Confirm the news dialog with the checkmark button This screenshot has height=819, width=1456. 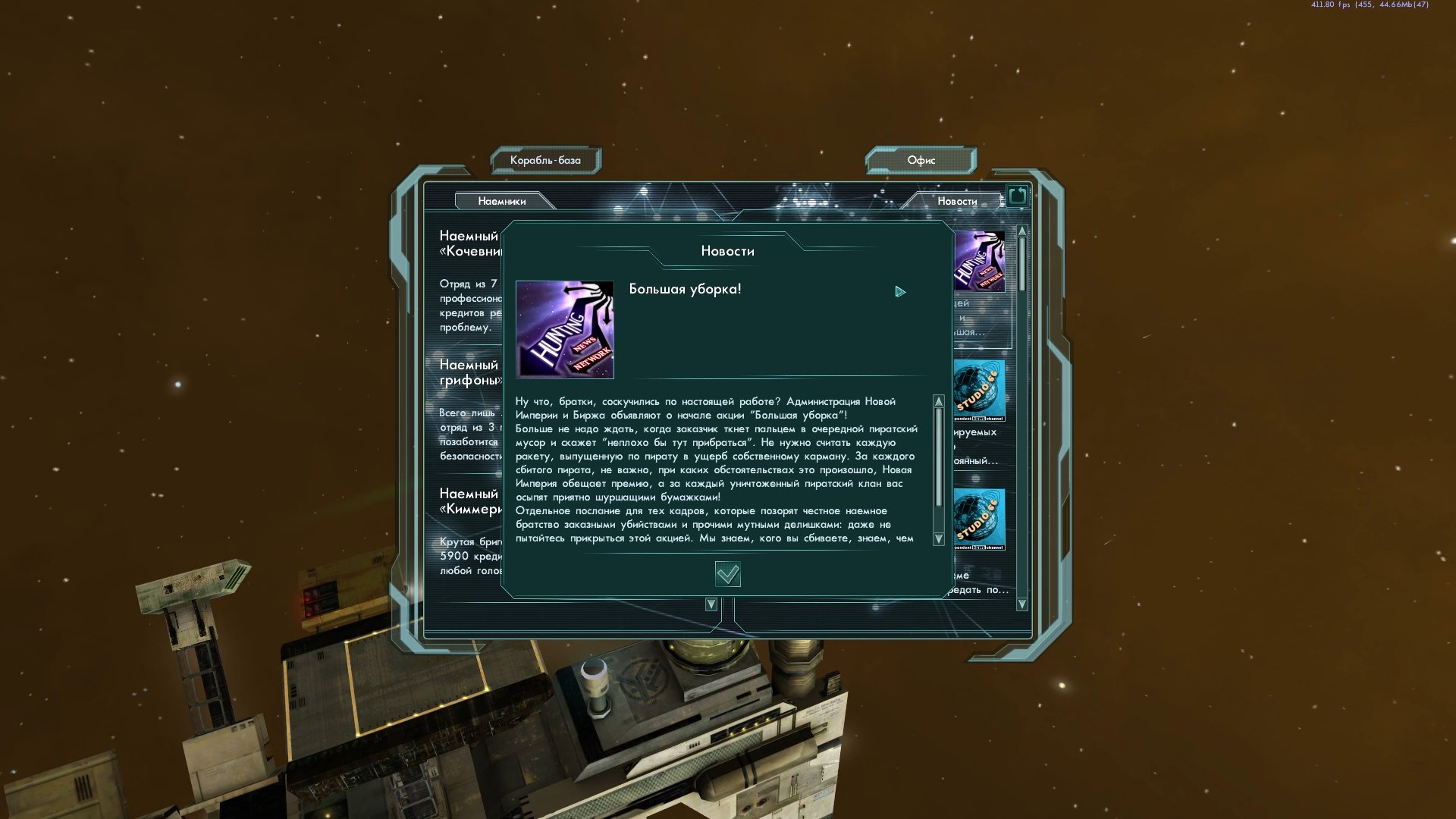727,574
